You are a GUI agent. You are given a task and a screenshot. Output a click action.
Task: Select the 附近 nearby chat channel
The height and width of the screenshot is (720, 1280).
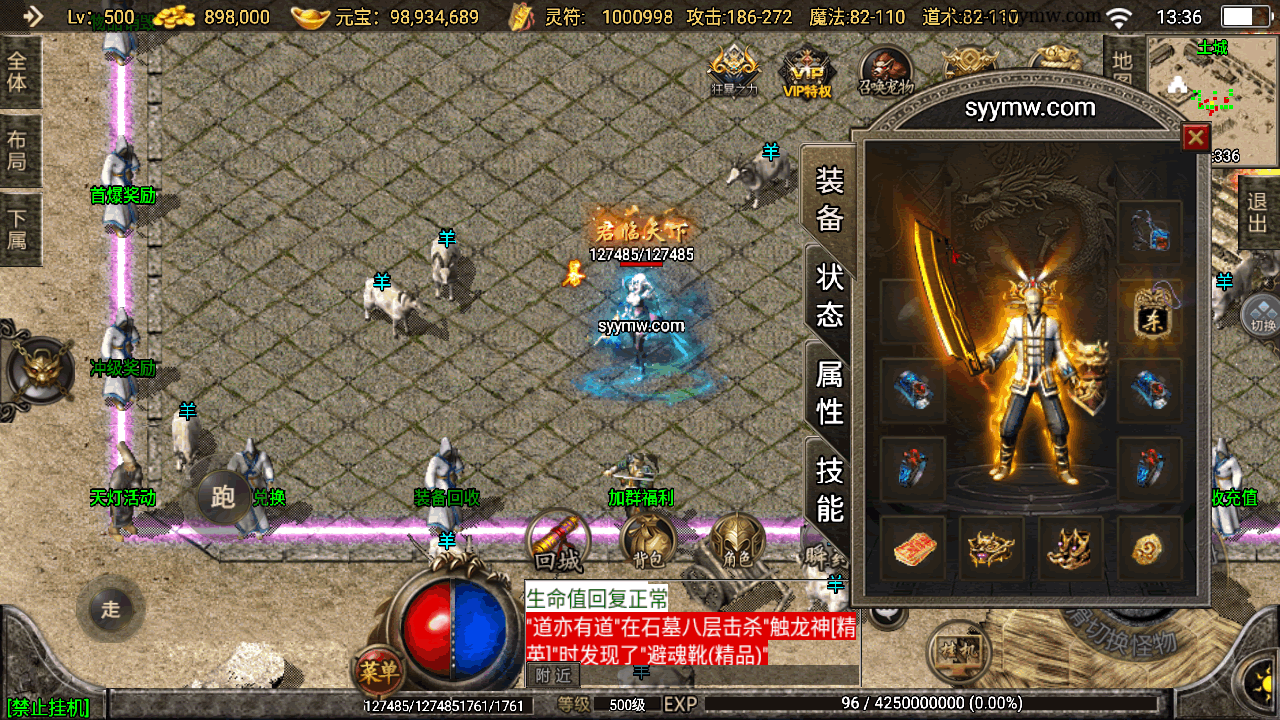pos(552,675)
